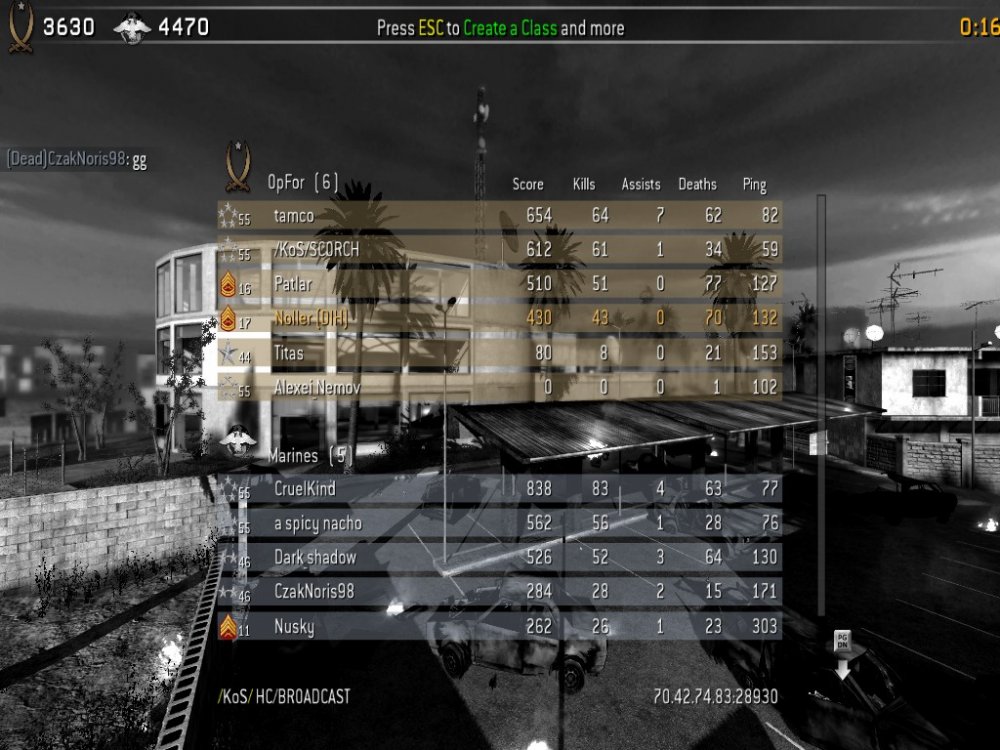Select Alexei Nemov's player row
1000x750 pixels.
coord(500,387)
